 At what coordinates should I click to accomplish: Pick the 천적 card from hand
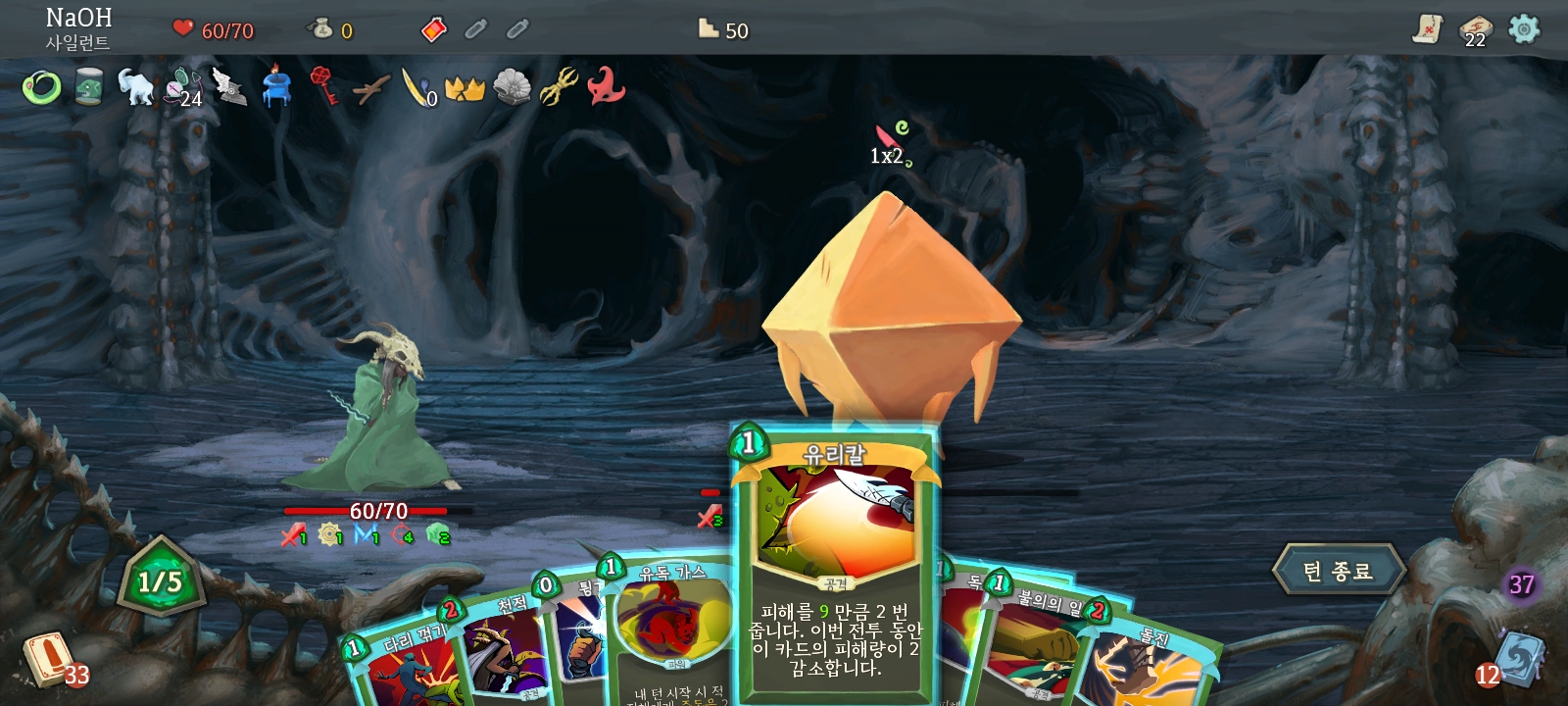[503, 647]
